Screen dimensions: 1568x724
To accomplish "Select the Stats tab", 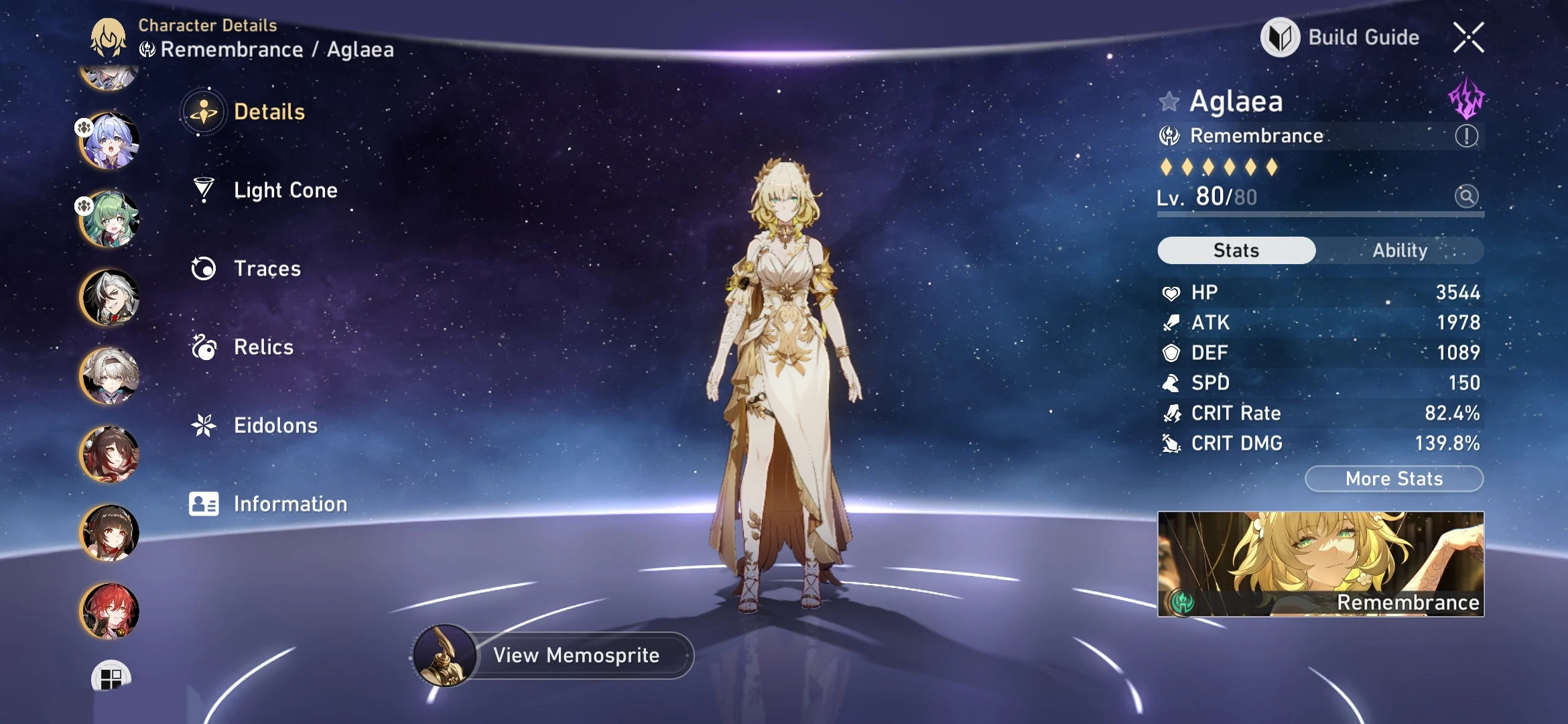I will tap(1236, 251).
